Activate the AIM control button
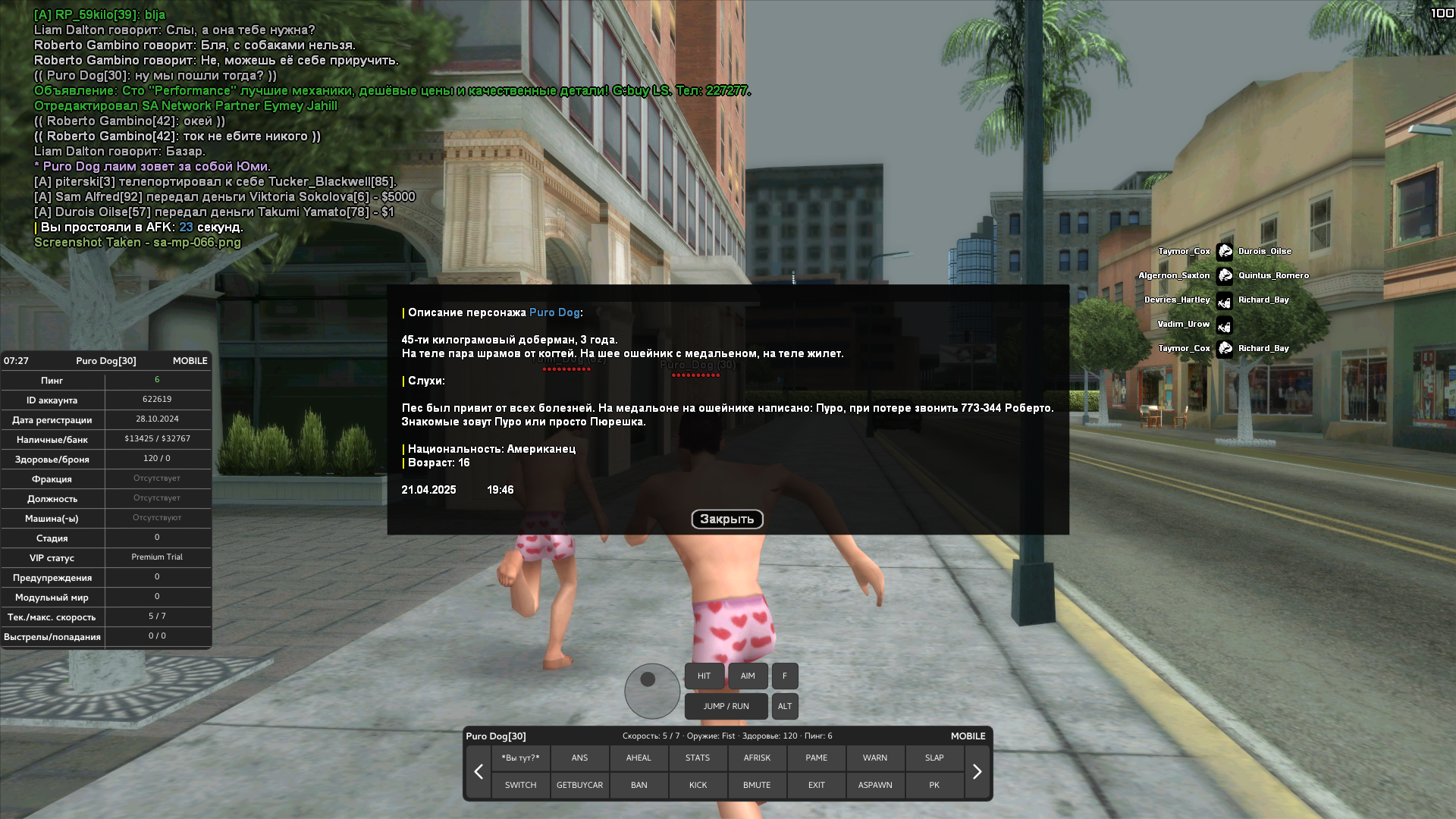The width and height of the screenshot is (1456, 819). pos(748,676)
